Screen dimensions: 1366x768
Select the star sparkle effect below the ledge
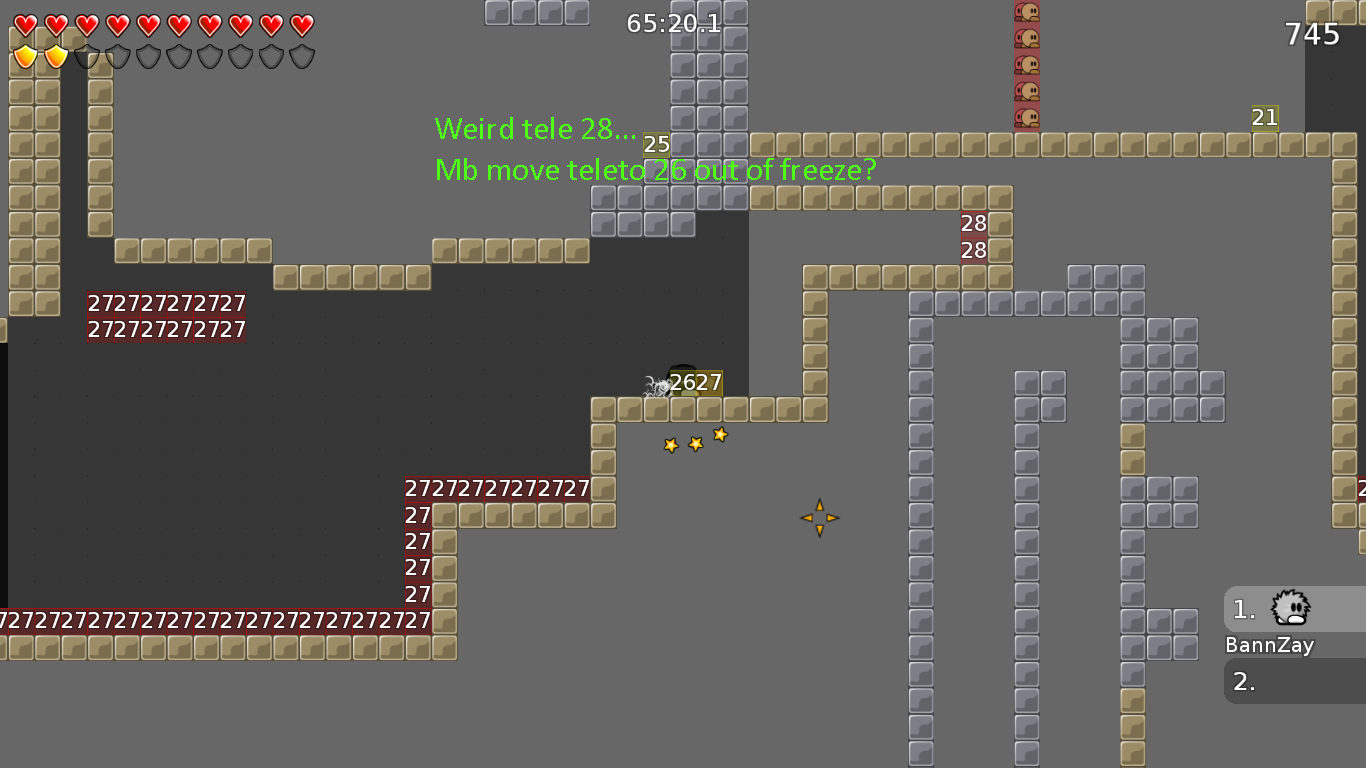coord(694,440)
